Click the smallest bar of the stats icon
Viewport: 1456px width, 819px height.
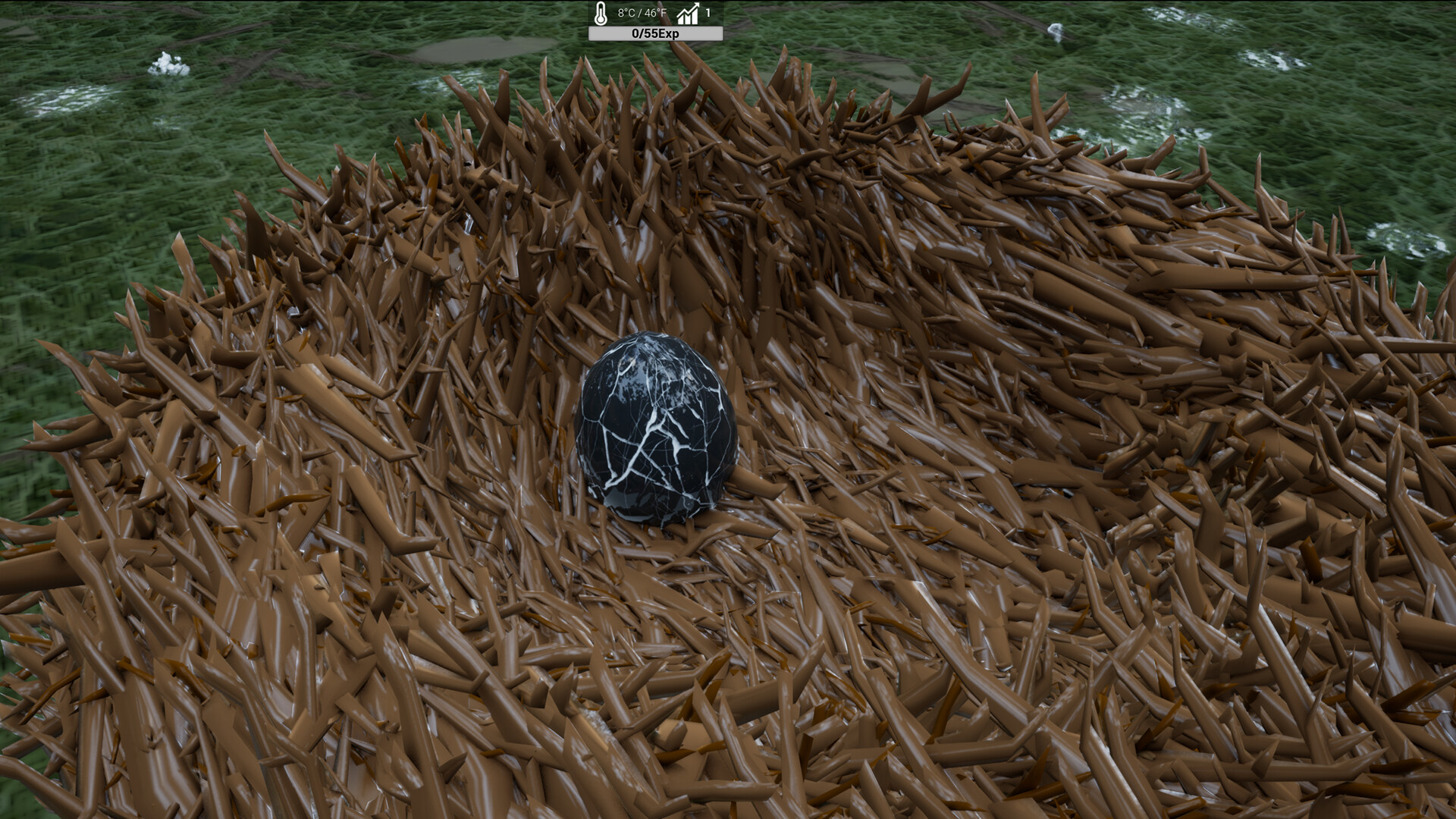(679, 21)
